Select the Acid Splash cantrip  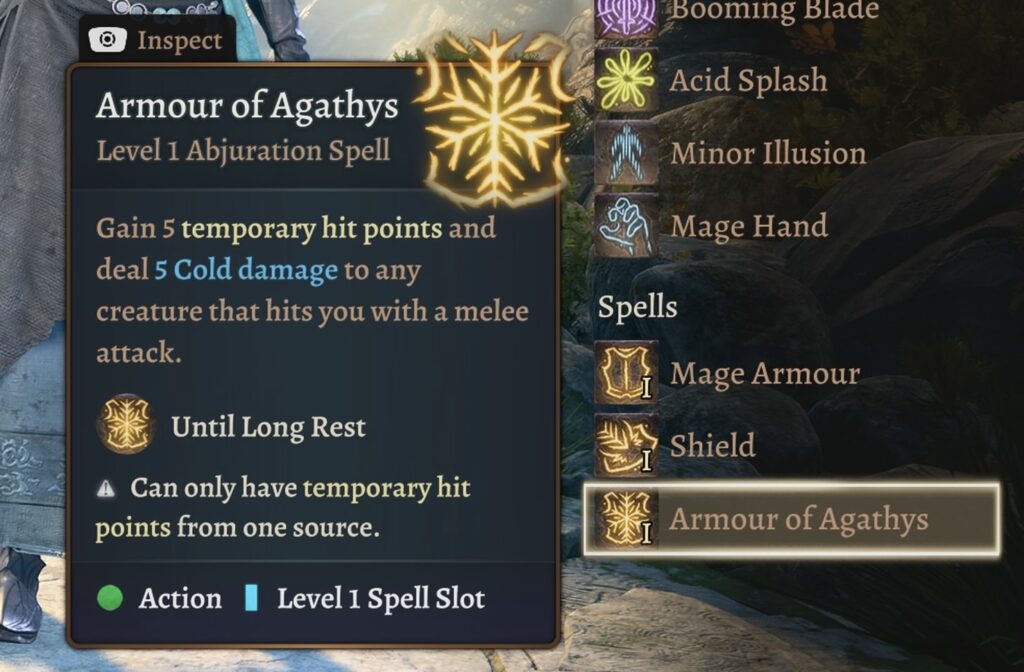pos(748,81)
